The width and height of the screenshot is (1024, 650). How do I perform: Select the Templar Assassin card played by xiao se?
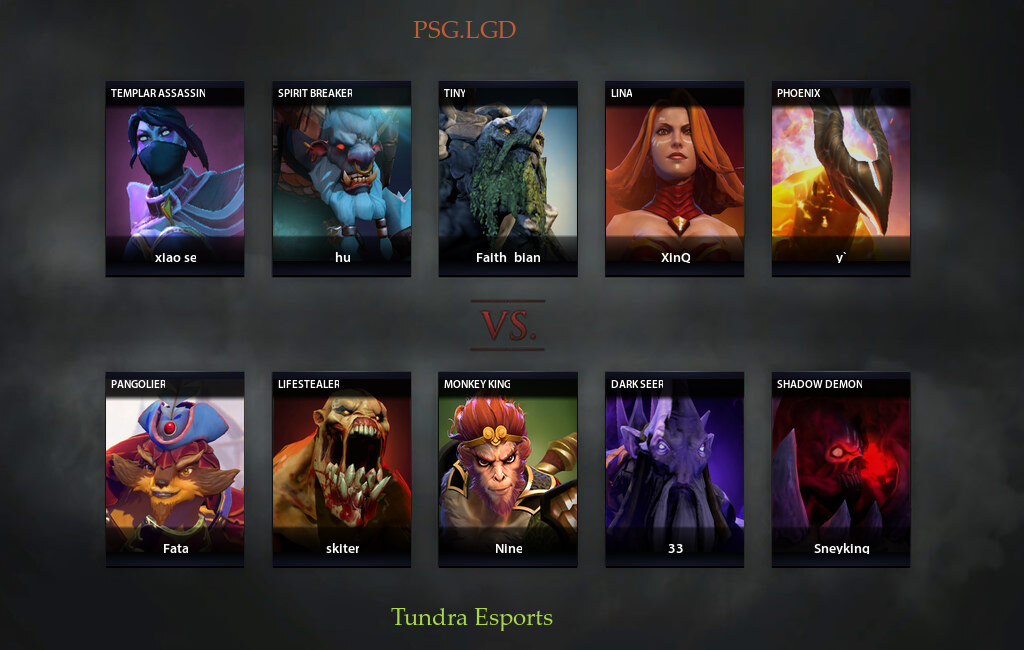(x=175, y=178)
